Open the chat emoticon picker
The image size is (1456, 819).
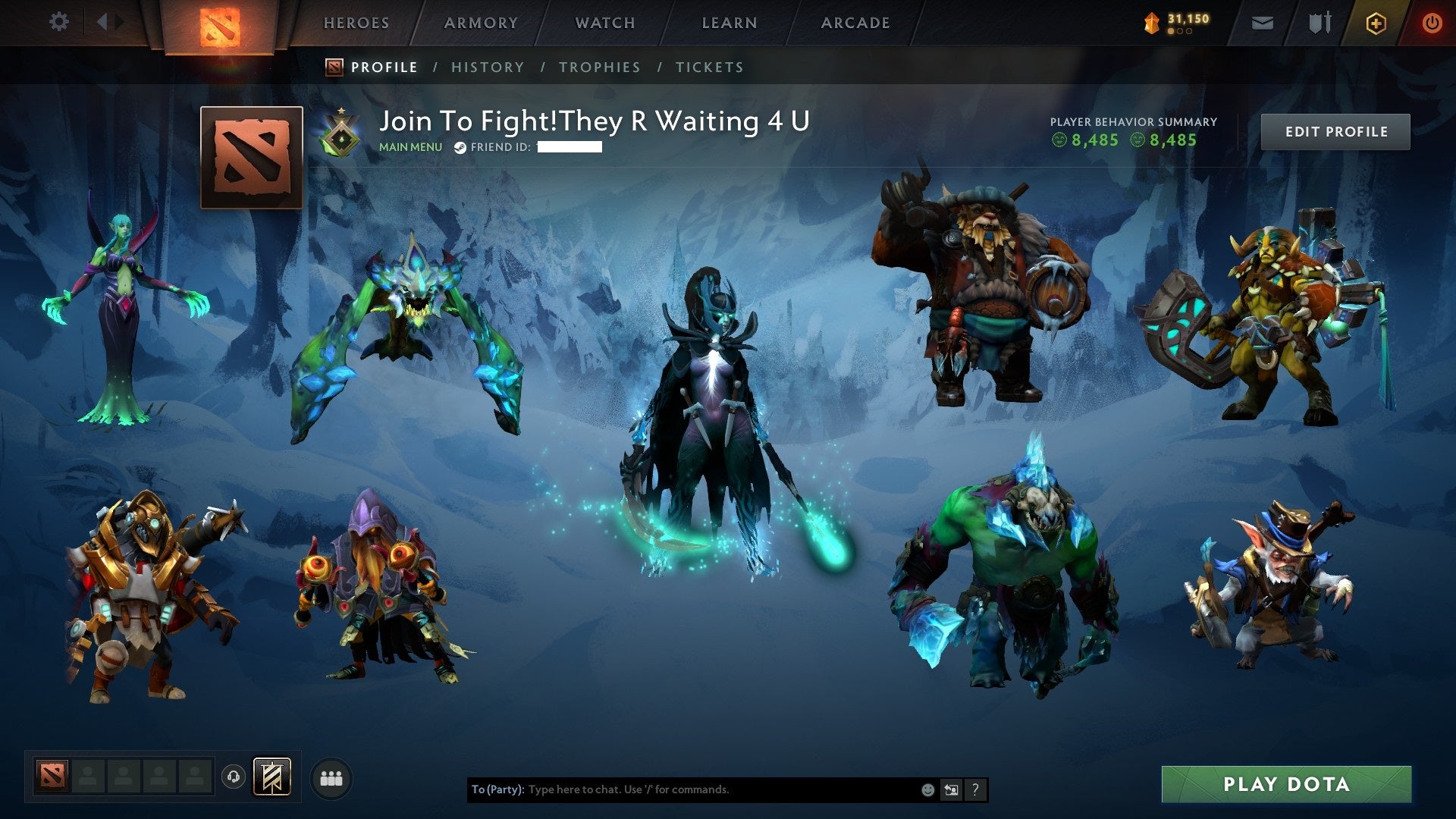point(927,789)
